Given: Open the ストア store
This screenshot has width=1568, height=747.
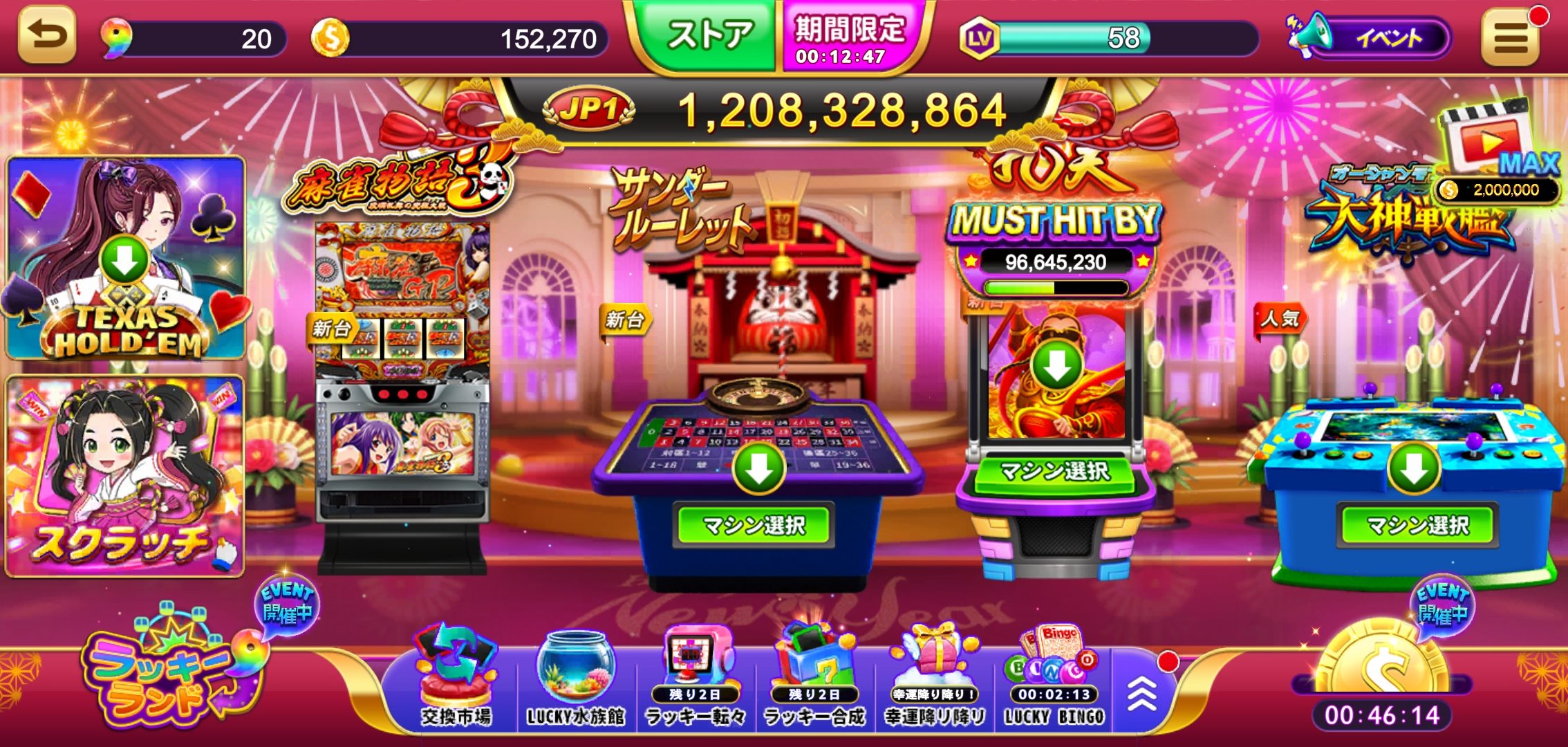Looking at the screenshot, I should tap(709, 36).
